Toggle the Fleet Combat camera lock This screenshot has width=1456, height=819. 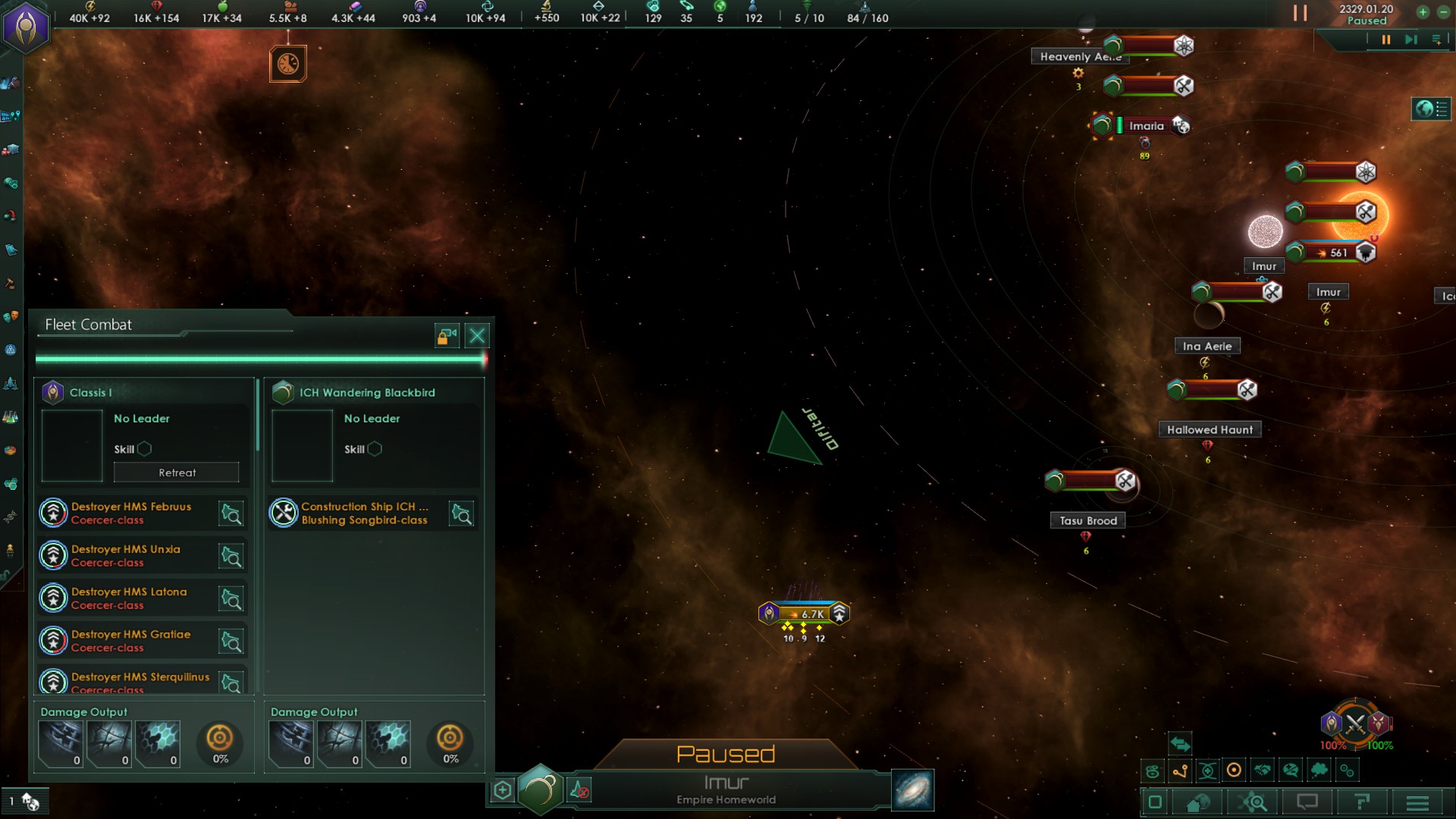[447, 335]
